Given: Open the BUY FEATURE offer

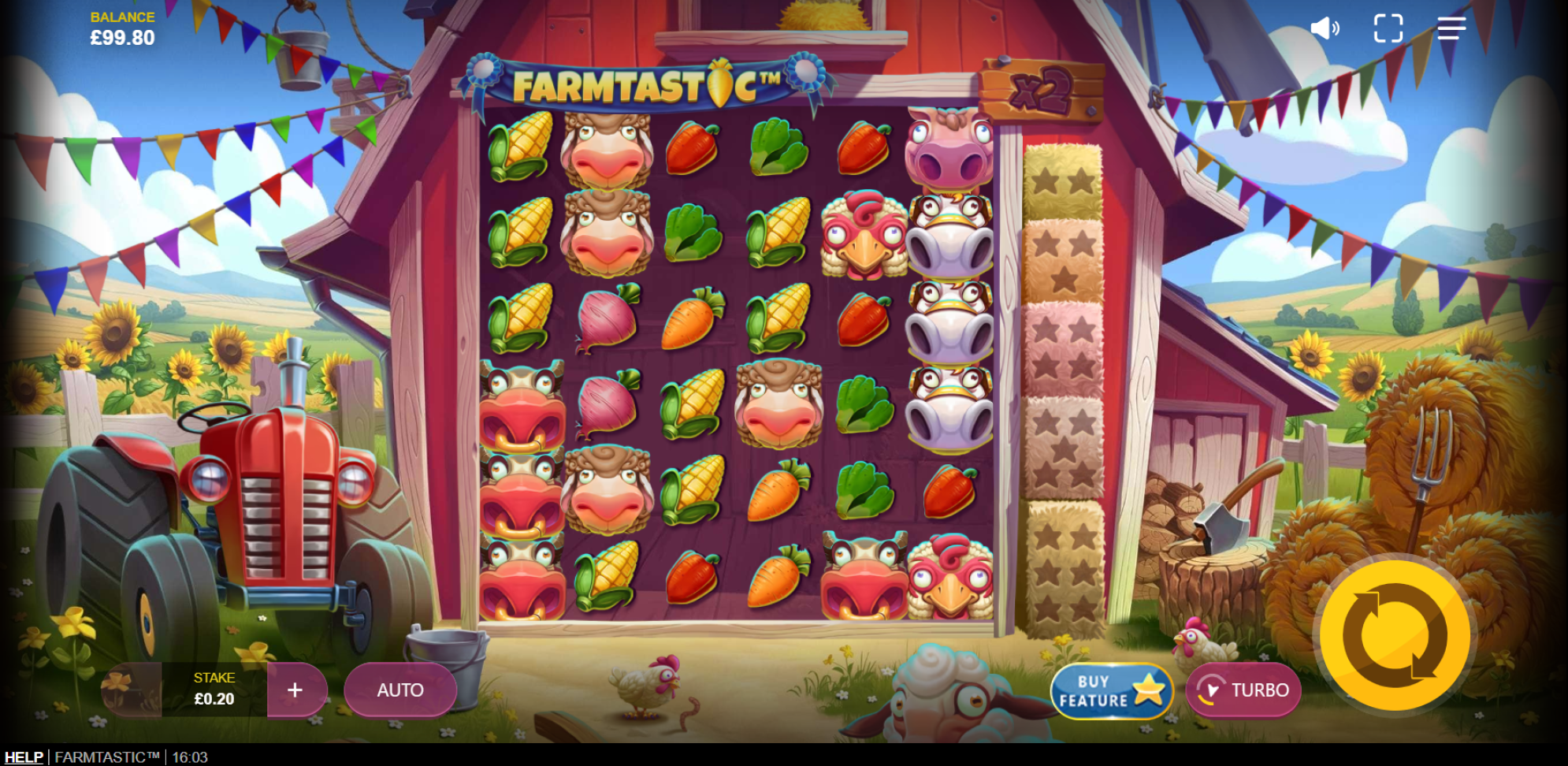Looking at the screenshot, I should pyautogui.click(x=1111, y=691).
